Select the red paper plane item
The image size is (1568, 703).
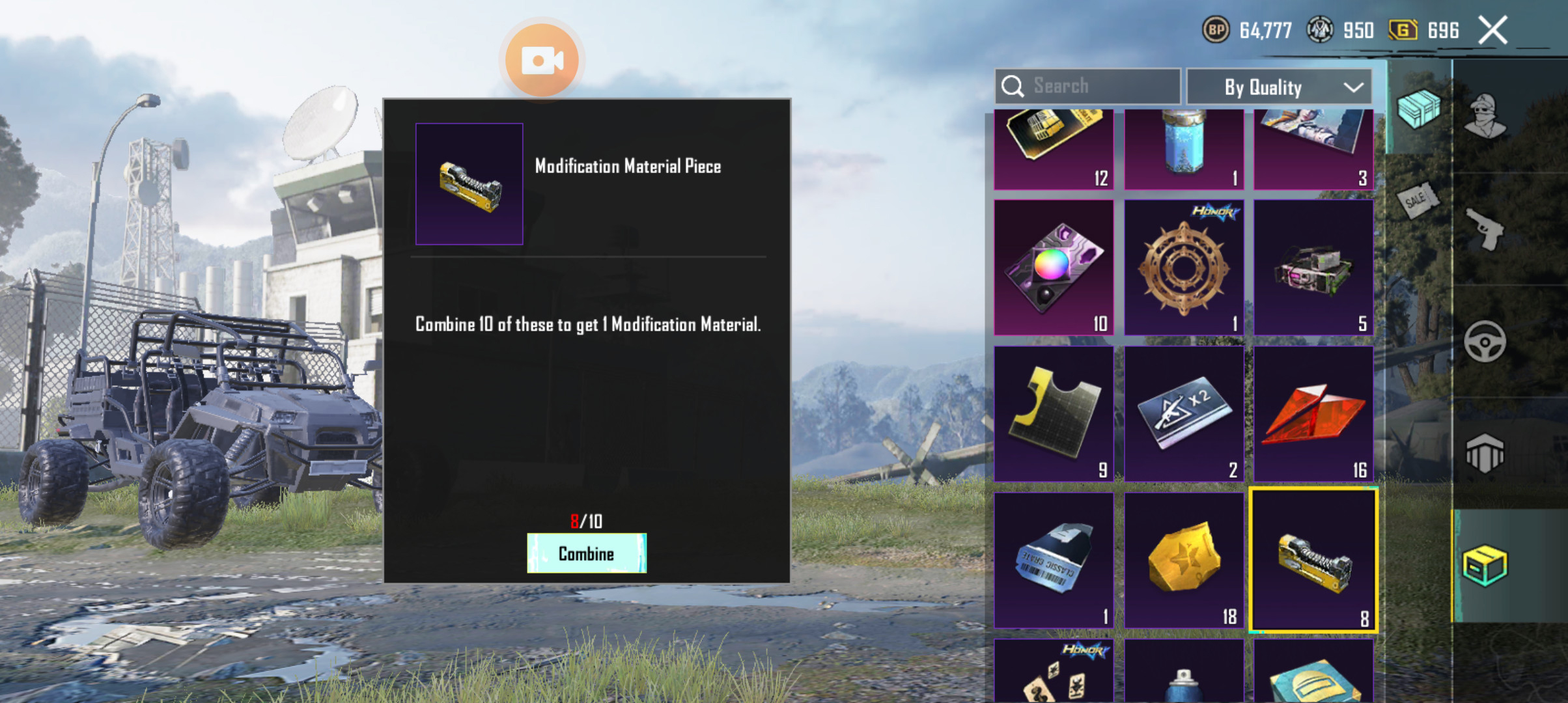[1313, 414]
